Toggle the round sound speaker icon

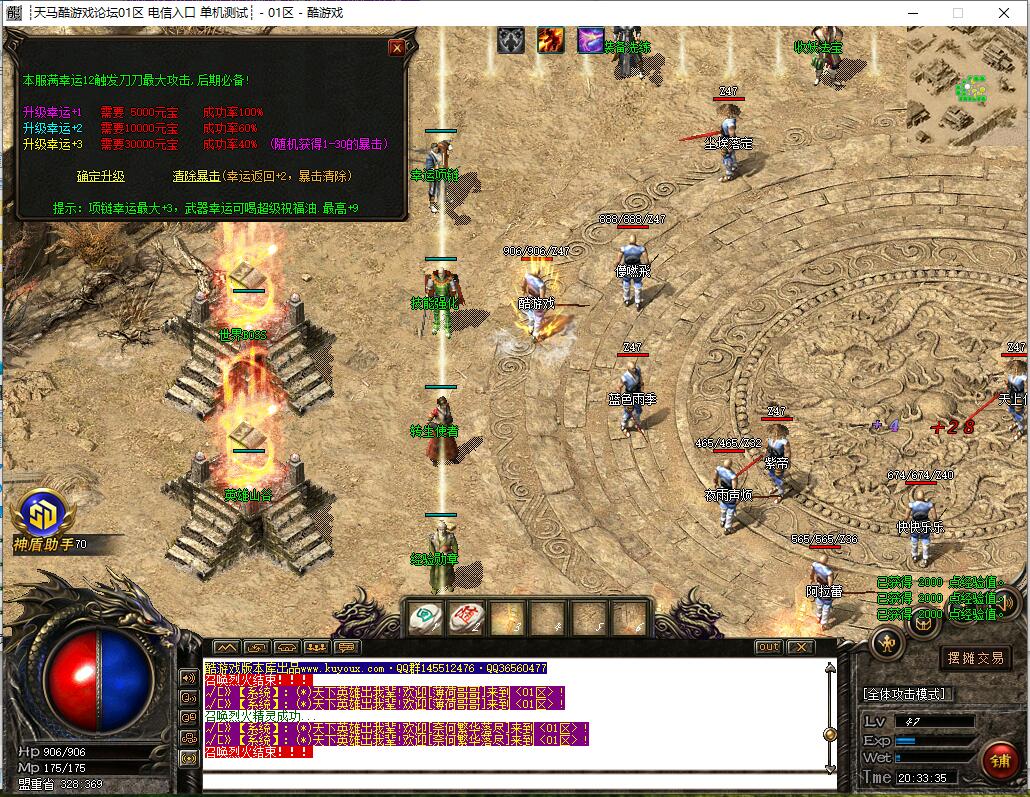click(x=1007, y=602)
